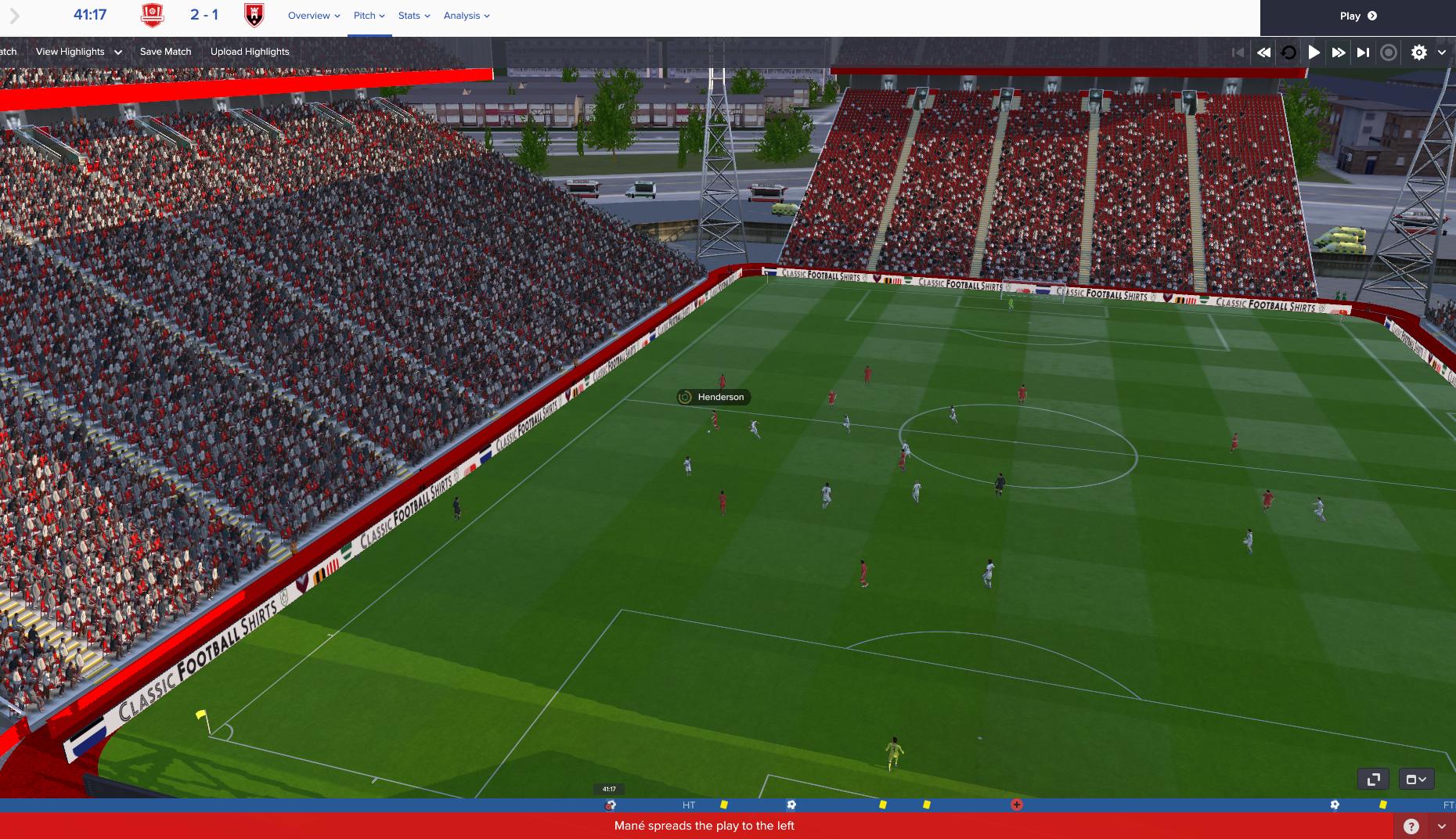
Task: Click the skip to end playback icon
Action: click(1363, 52)
